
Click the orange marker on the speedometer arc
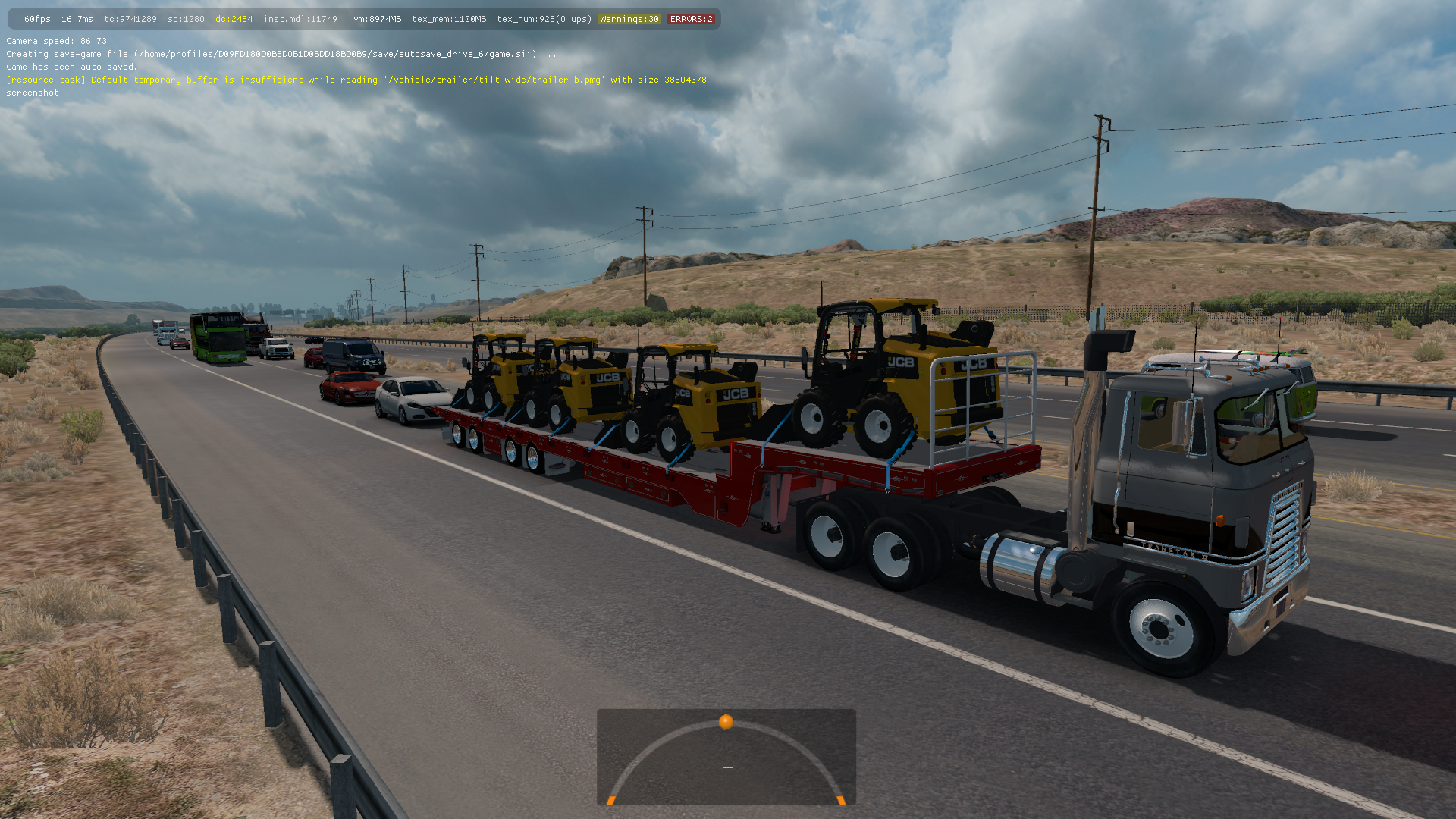point(726,723)
